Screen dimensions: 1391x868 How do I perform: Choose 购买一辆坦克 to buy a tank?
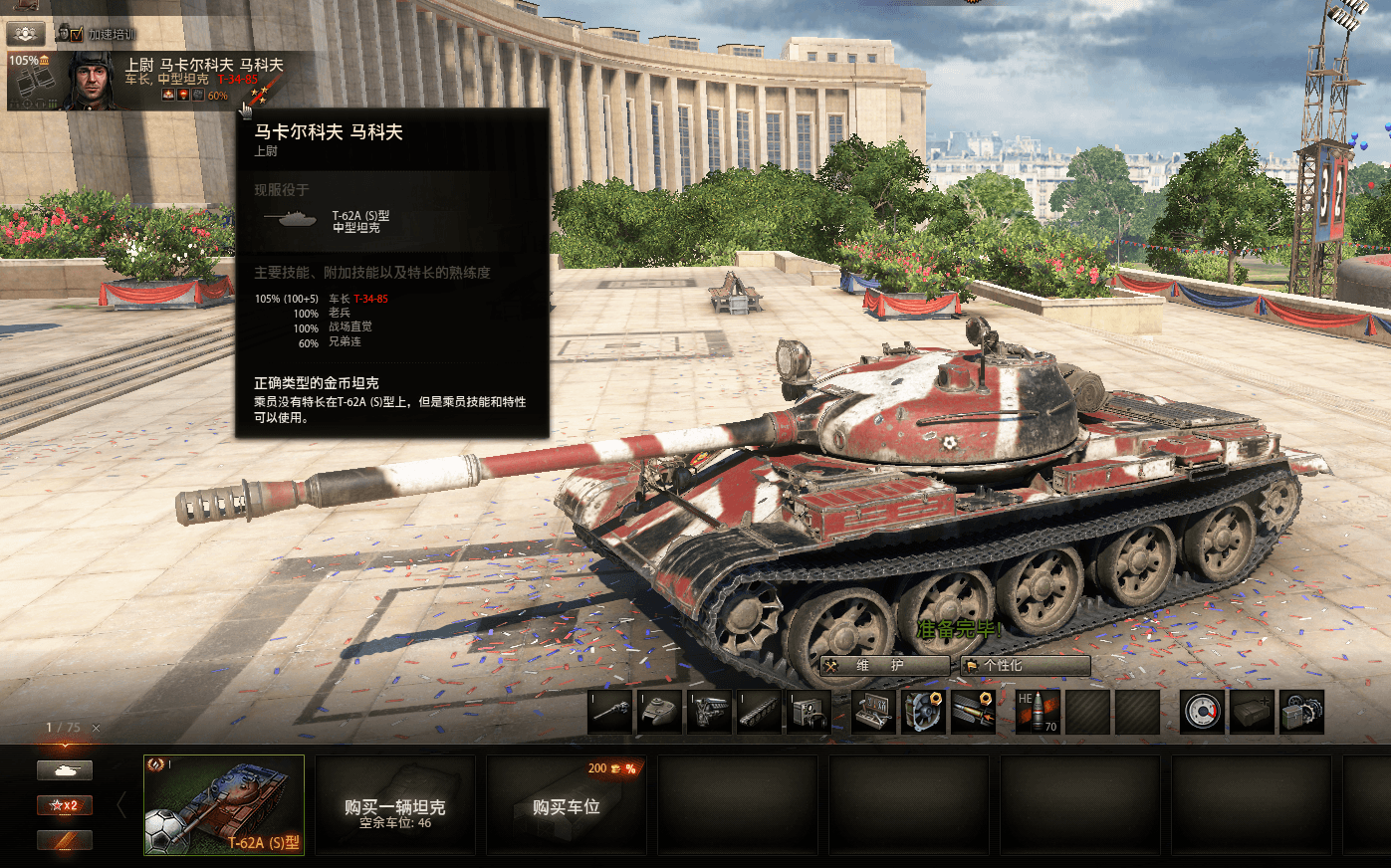pos(394,804)
